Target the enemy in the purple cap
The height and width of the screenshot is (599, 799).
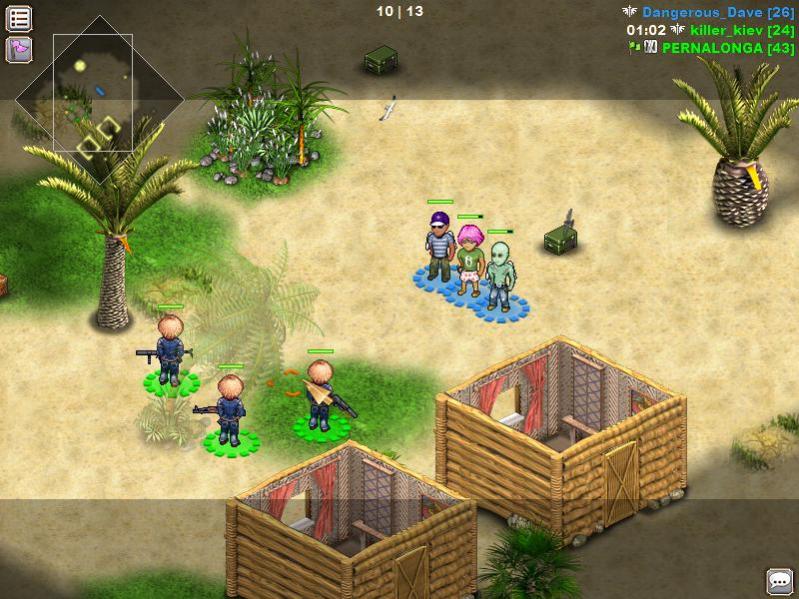(440, 246)
